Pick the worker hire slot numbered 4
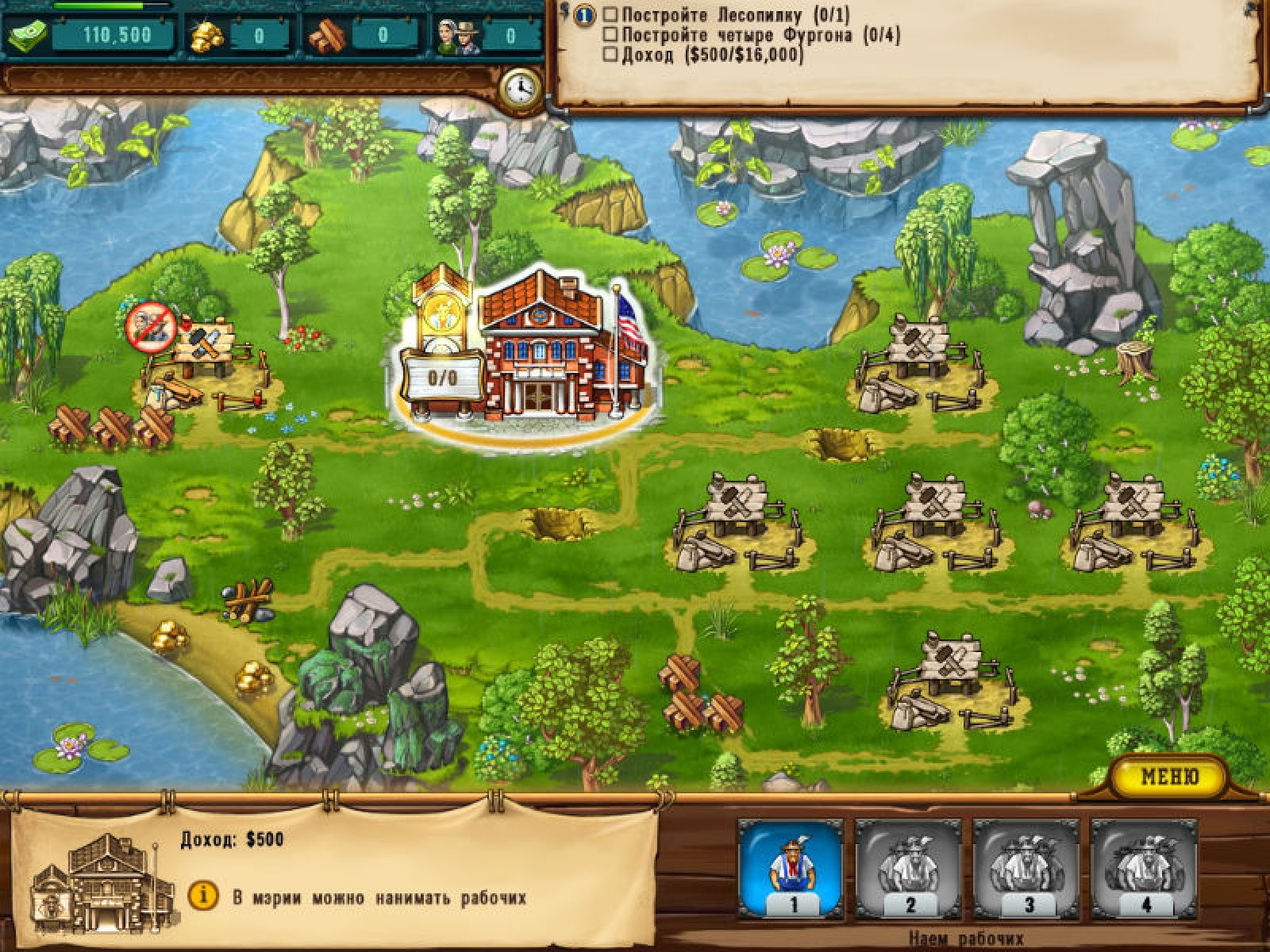The height and width of the screenshot is (952, 1270). pyautogui.click(x=1143, y=866)
